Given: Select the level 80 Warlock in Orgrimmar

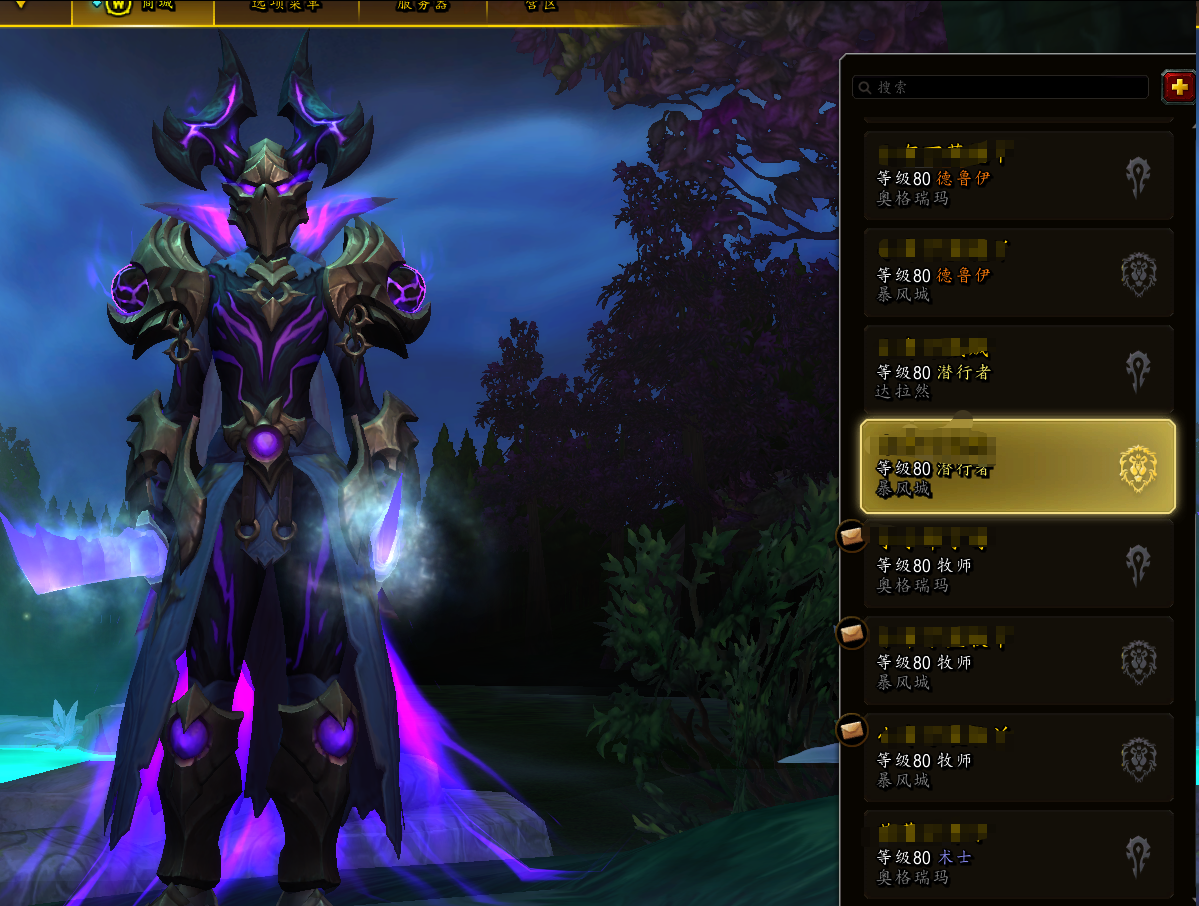Looking at the screenshot, I should click(x=1017, y=855).
